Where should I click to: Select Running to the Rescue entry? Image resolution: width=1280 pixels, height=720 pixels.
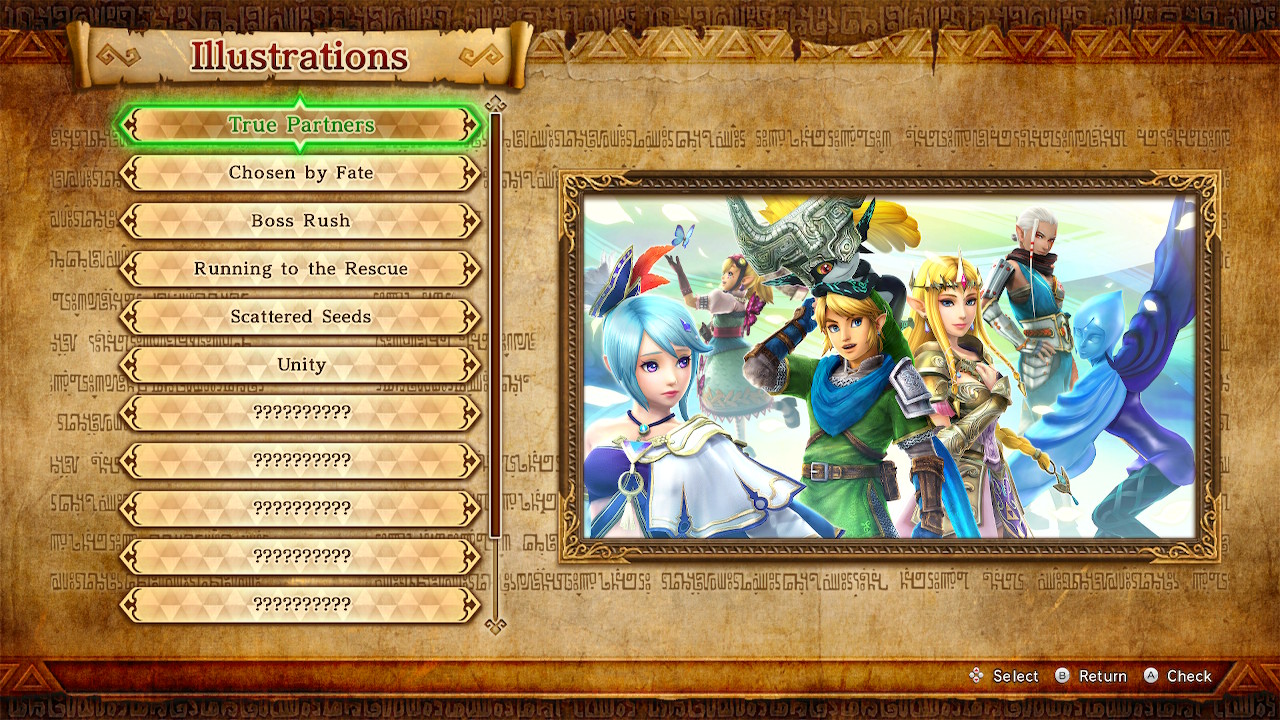[x=300, y=269]
